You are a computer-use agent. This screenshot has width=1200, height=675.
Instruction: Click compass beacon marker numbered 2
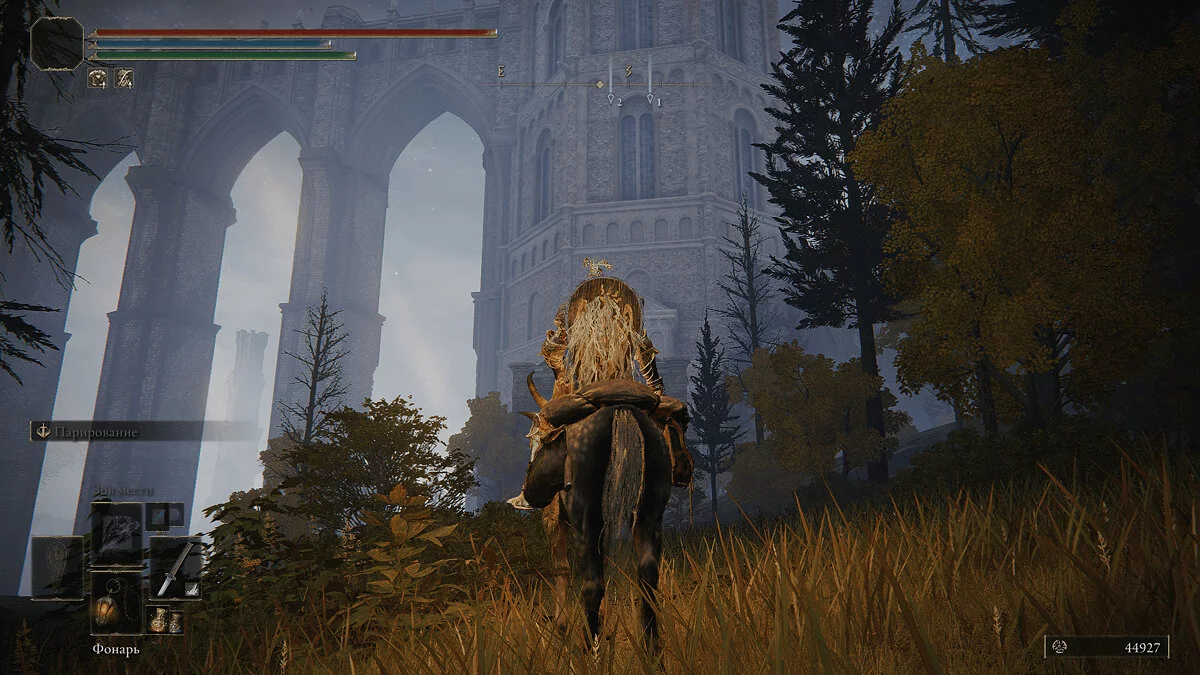point(611,98)
